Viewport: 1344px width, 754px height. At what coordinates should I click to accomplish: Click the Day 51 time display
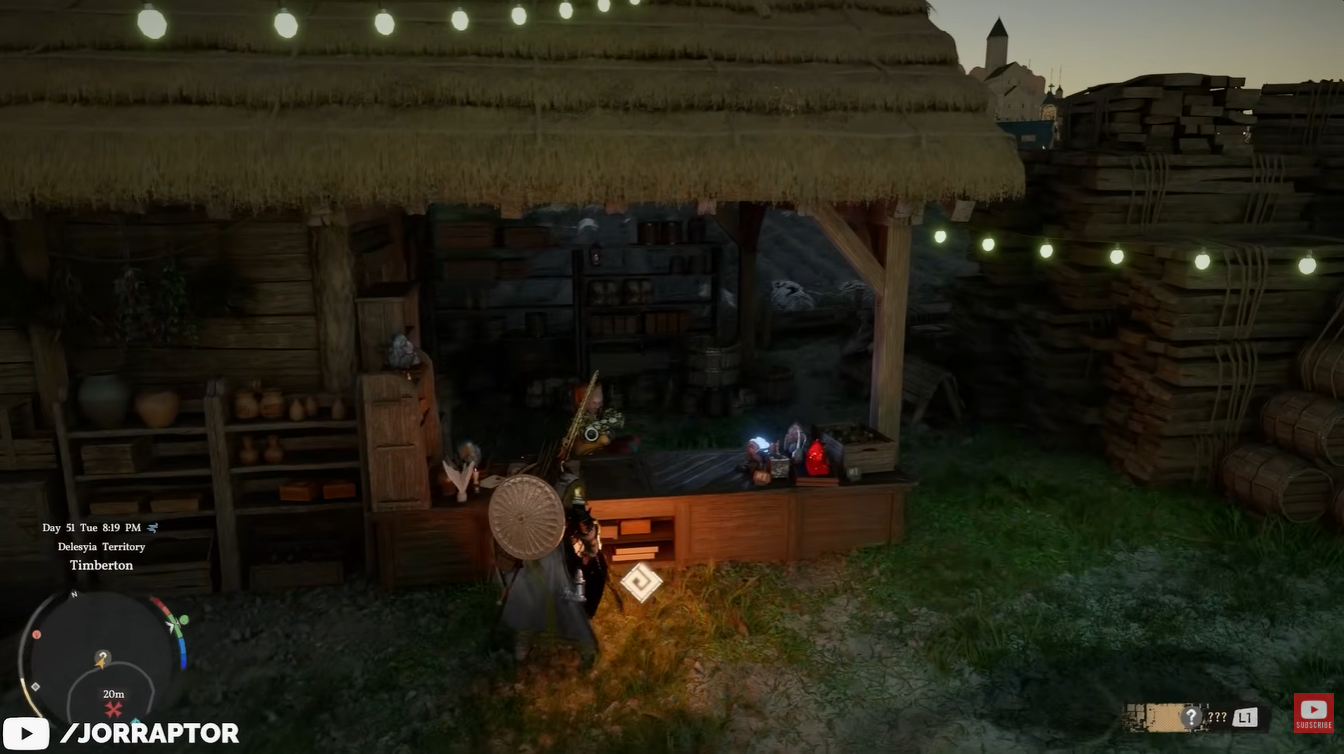click(91, 529)
